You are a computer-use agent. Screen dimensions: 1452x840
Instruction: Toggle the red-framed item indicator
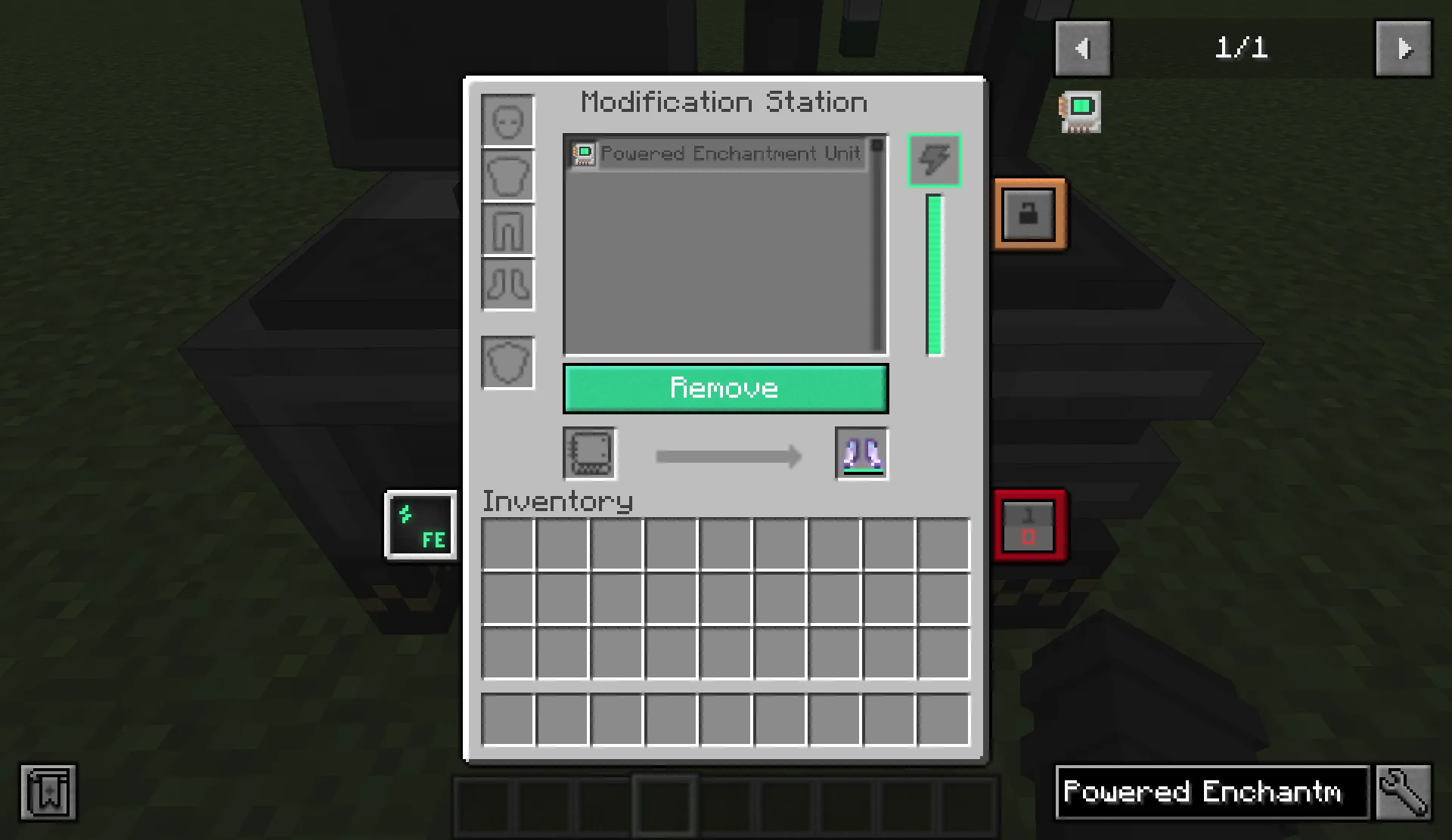point(1030,526)
